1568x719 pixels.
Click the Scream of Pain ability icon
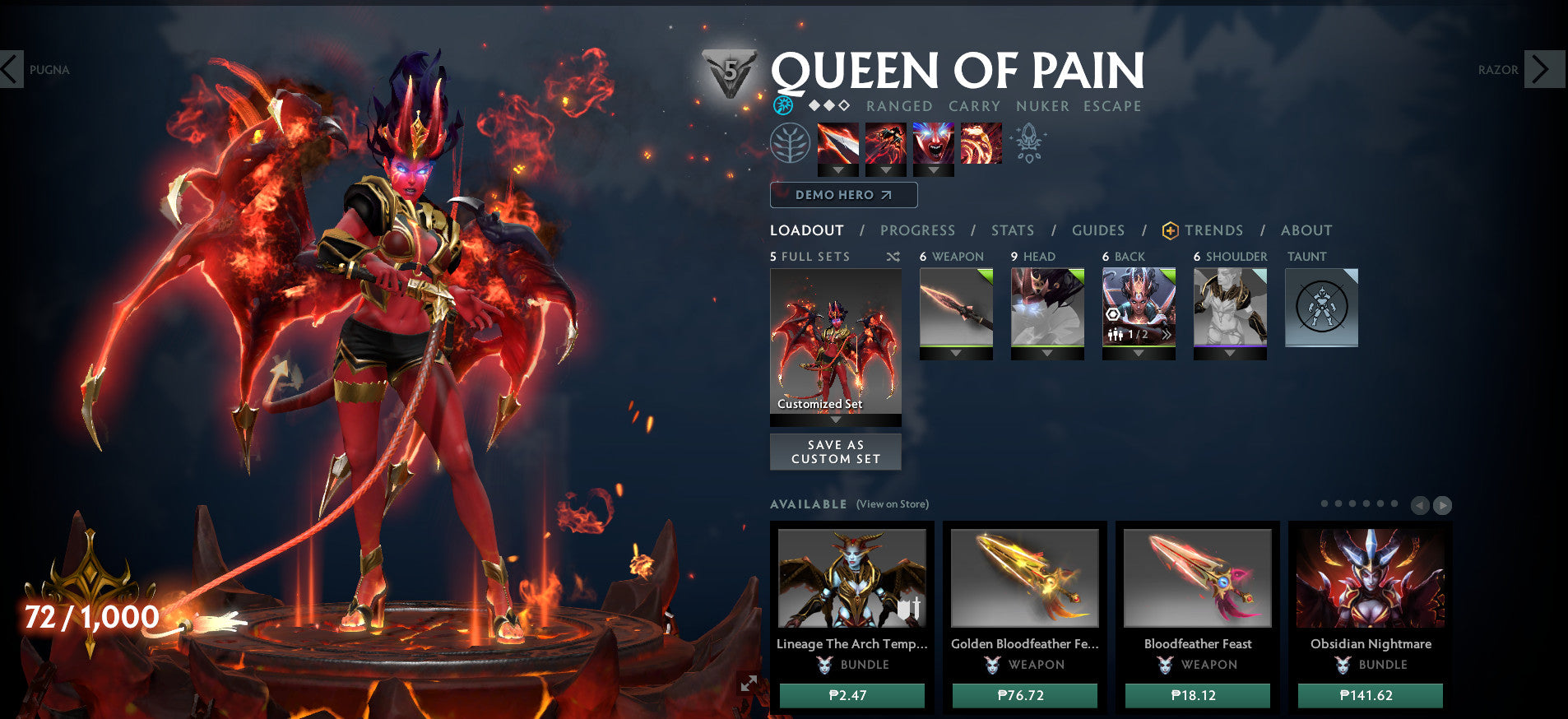click(x=933, y=143)
